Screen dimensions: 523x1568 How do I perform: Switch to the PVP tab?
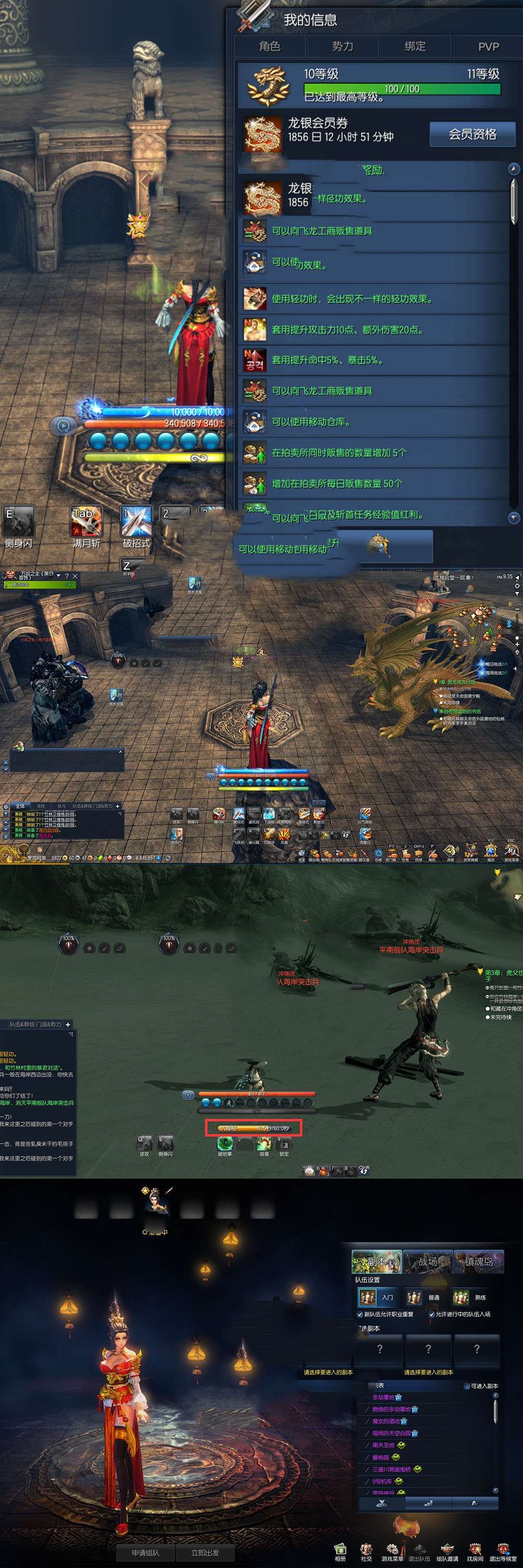pyautogui.click(x=488, y=47)
